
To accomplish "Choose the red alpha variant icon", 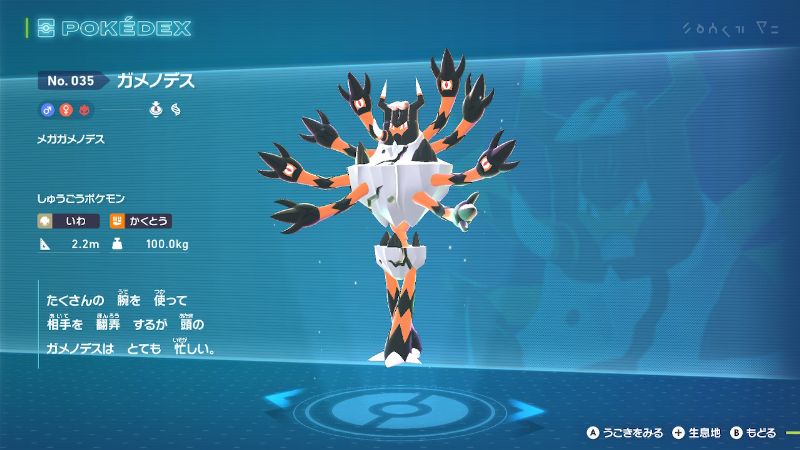I will 84,109.
